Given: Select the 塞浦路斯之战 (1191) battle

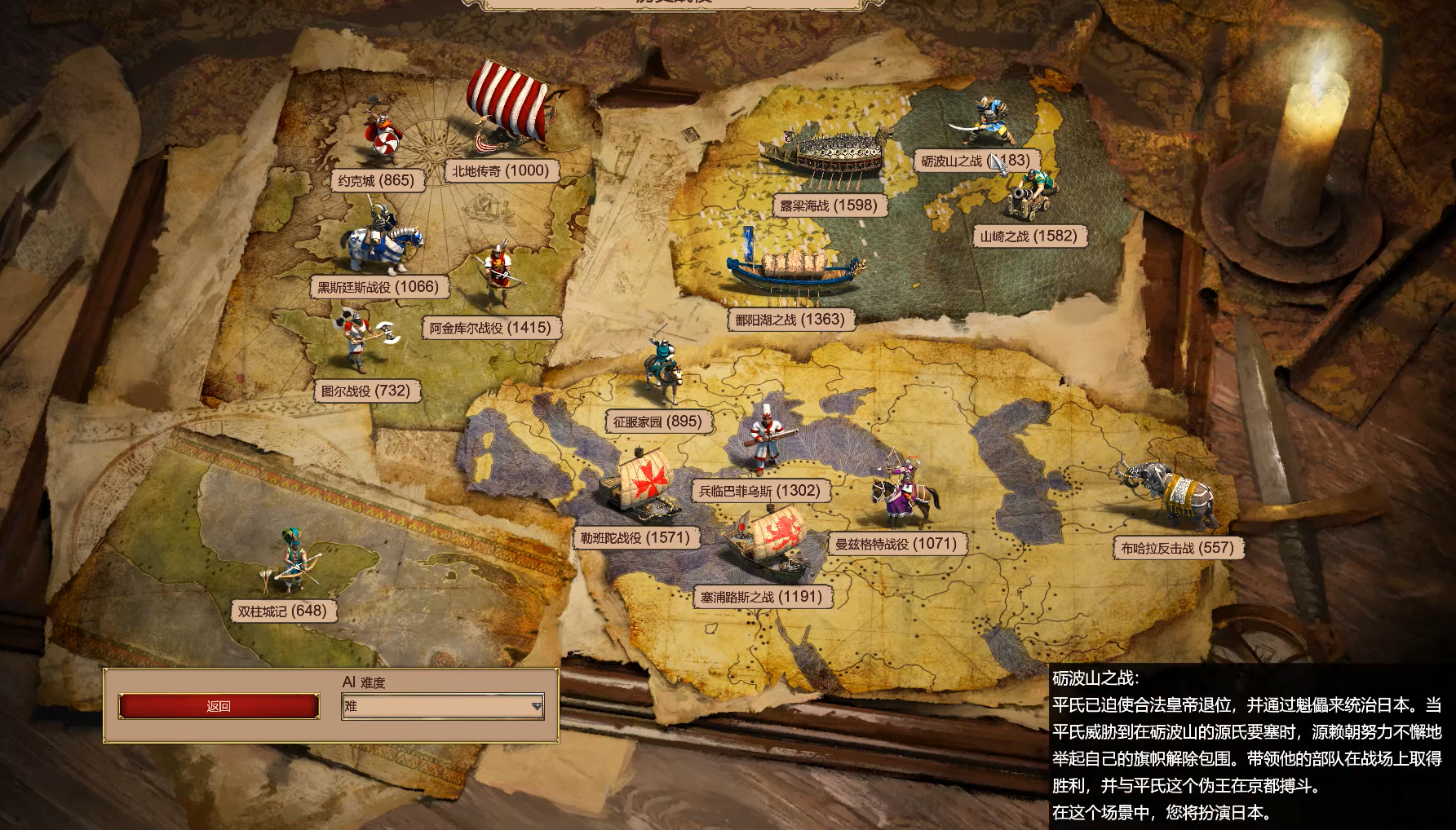Looking at the screenshot, I should (761, 597).
